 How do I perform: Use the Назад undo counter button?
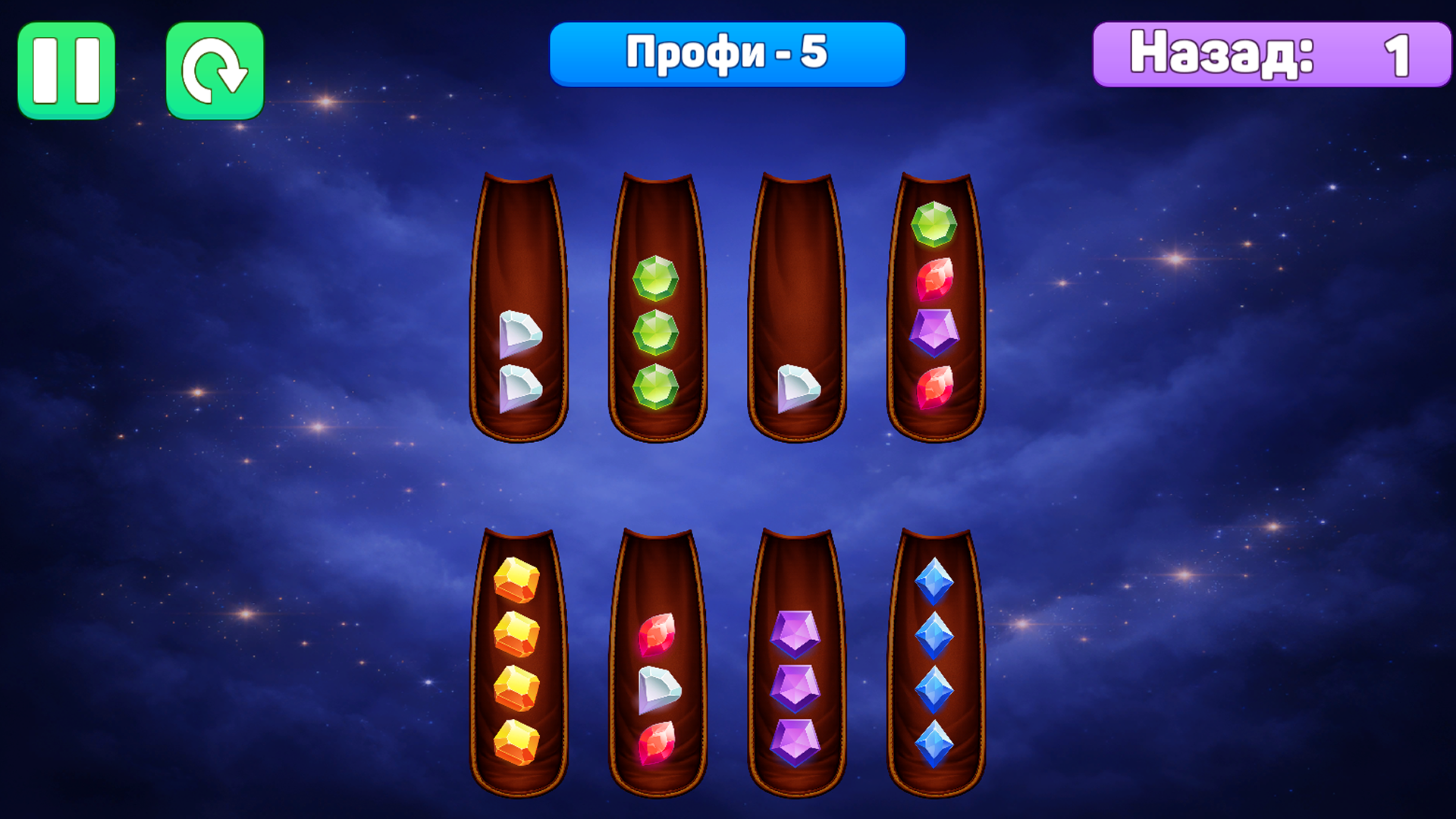pos(1272,55)
